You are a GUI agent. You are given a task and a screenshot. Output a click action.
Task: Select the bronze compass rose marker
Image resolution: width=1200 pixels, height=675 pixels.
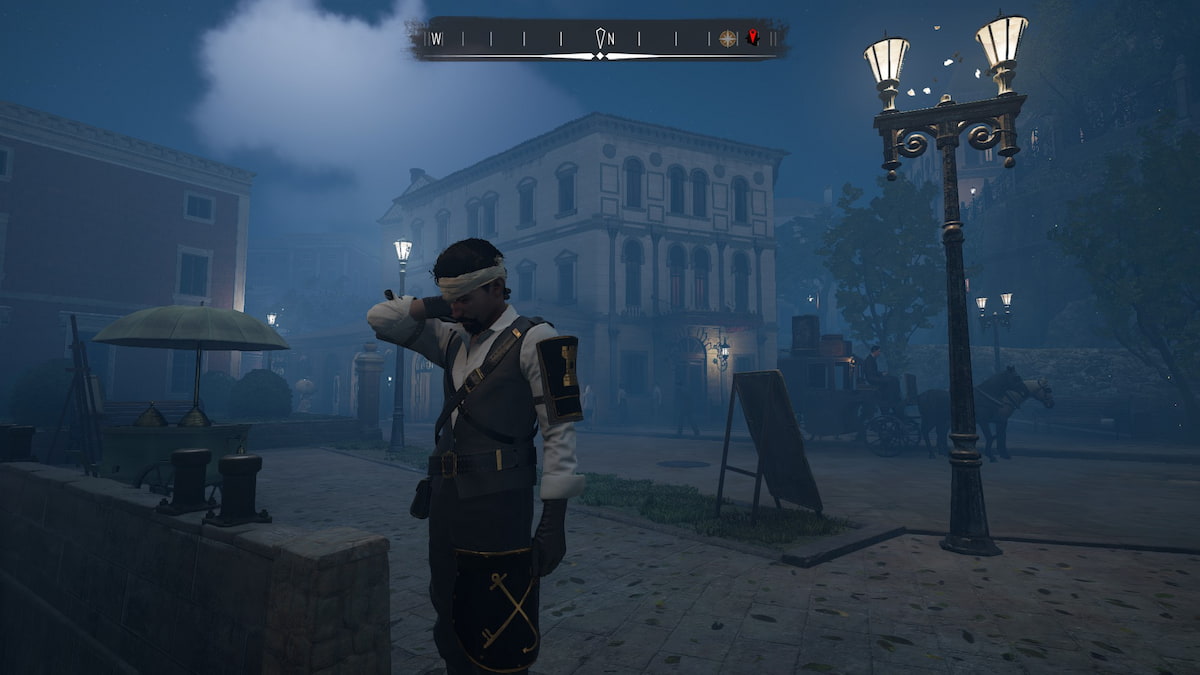pyautogui.click(x=728, y=38)
